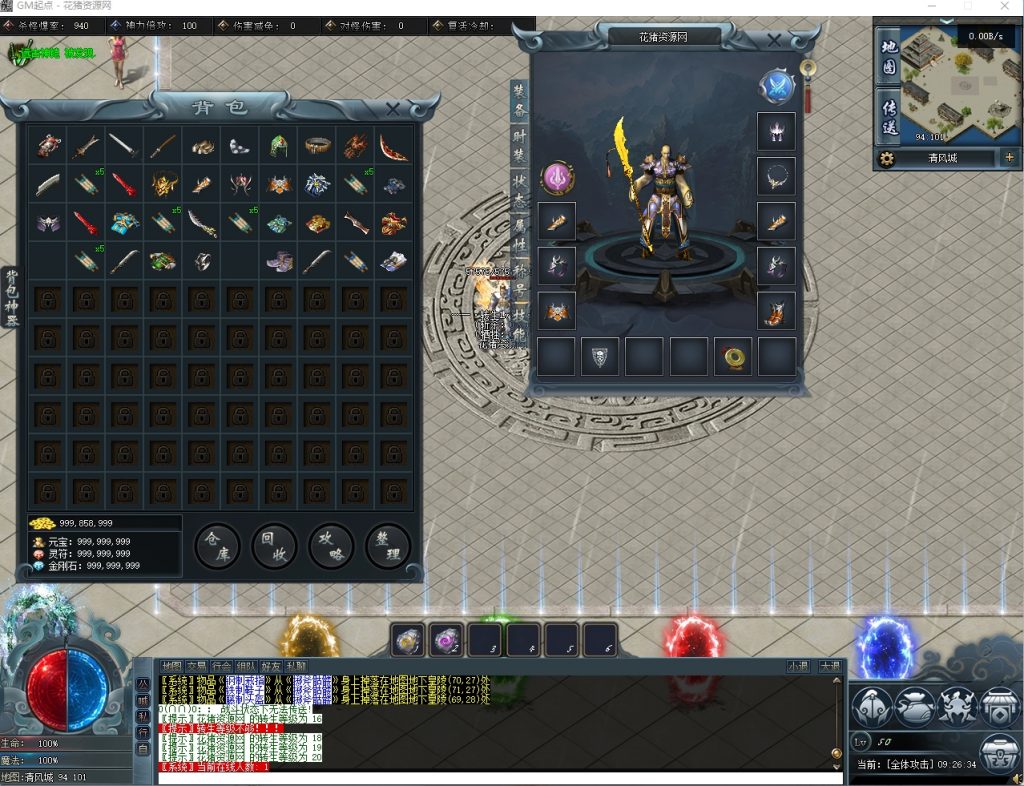
Task: Use the first hotbar skill slot
Action: point(408,640)
